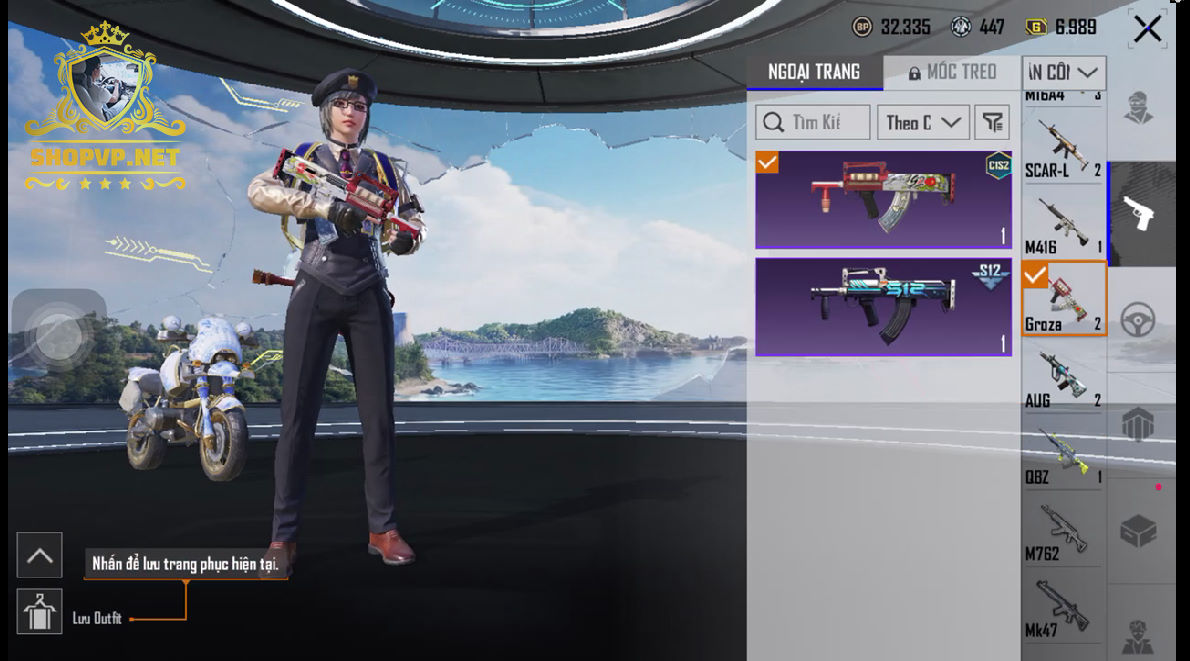
Task: Switch to the Ngoại Trang tab
Action: tap(814, 72)
